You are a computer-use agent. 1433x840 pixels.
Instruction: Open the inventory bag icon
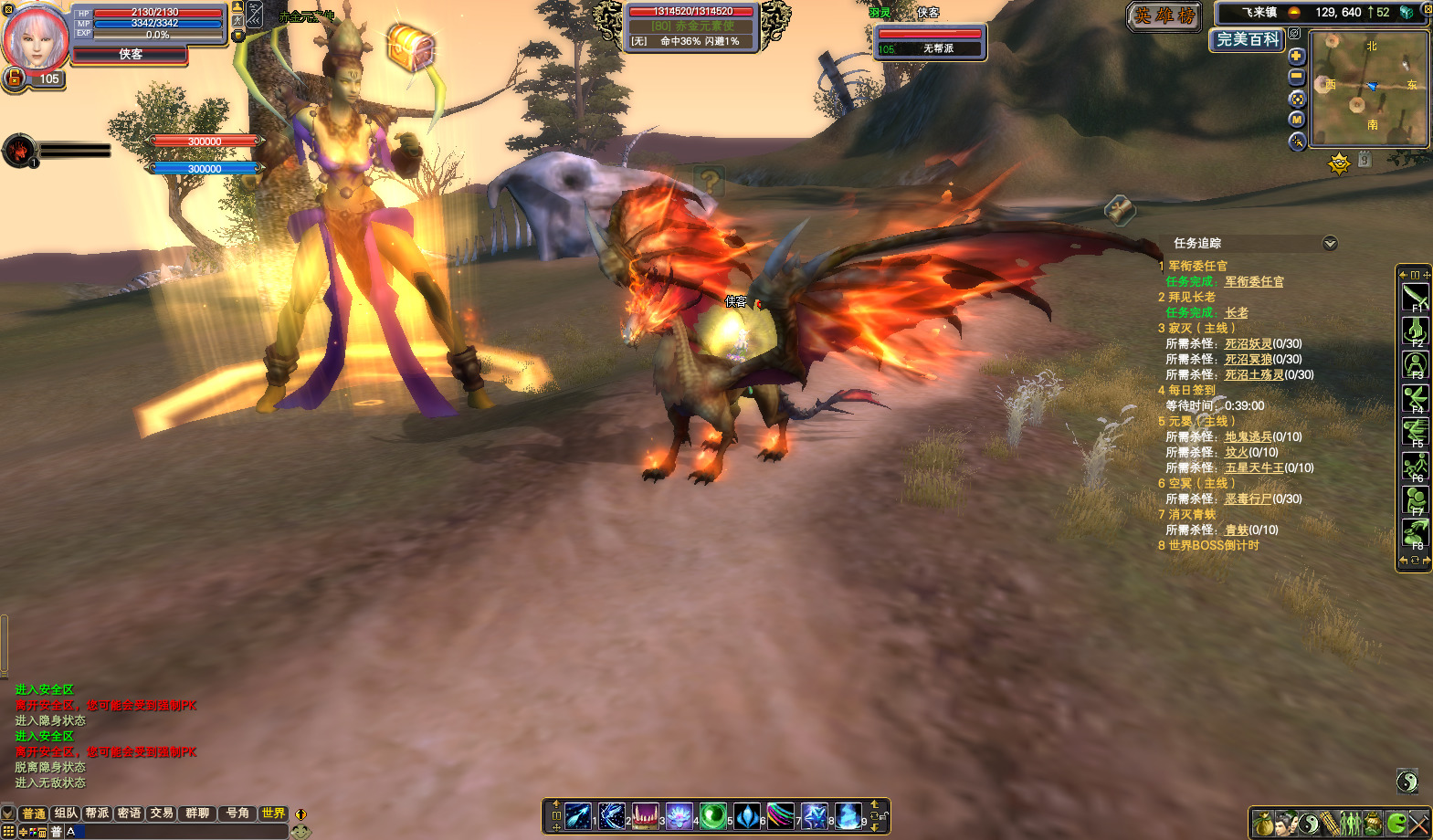point(1262,824)
